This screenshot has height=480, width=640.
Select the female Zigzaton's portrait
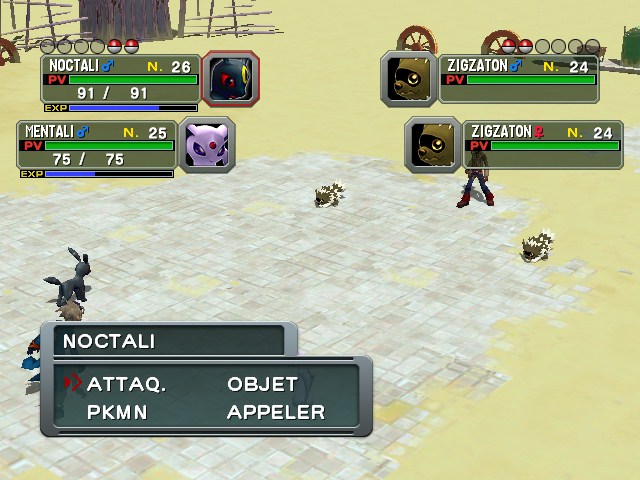(433, 144)
